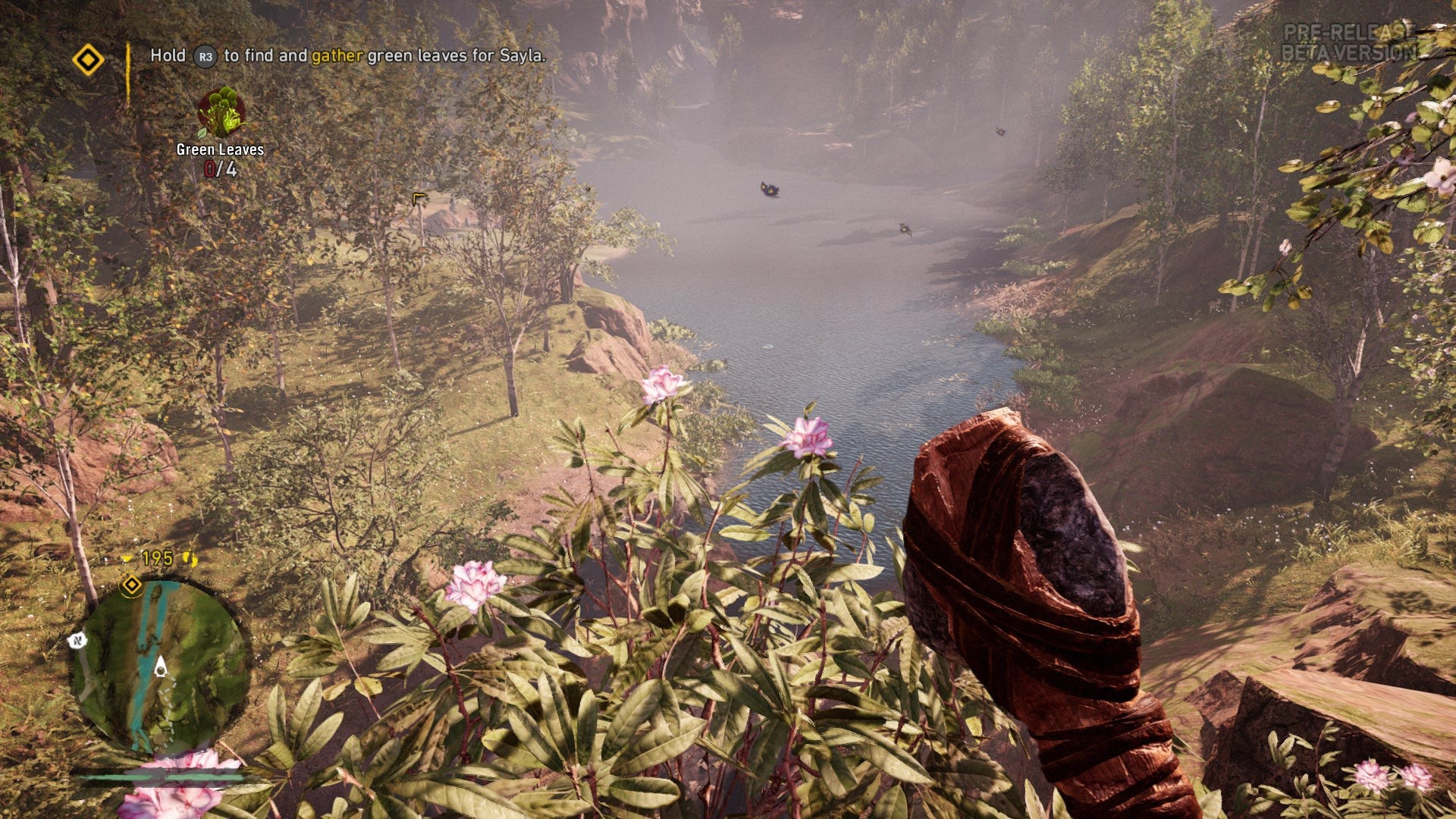This screenshot has height=819, width=1456.
Task: Click the objective waypoint marker above minimap
Action: click(132, 585)
